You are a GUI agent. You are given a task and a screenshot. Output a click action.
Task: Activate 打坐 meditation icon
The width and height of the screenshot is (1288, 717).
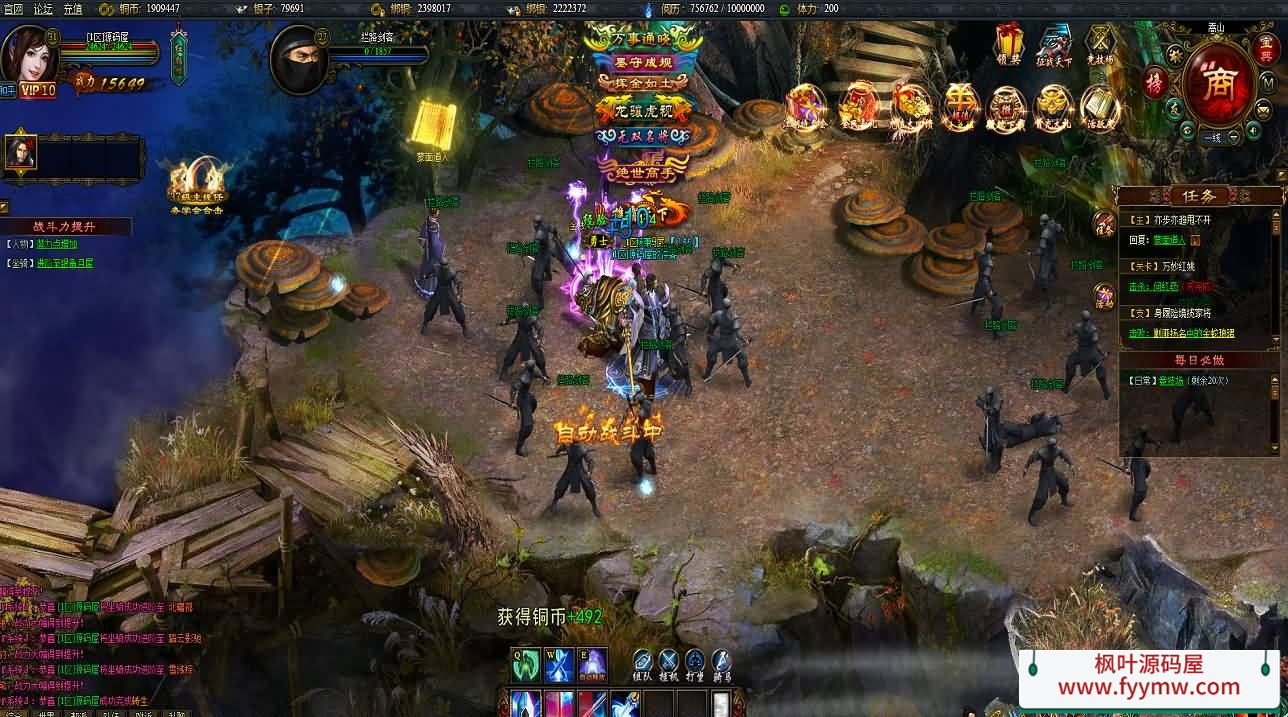point(695,661)
